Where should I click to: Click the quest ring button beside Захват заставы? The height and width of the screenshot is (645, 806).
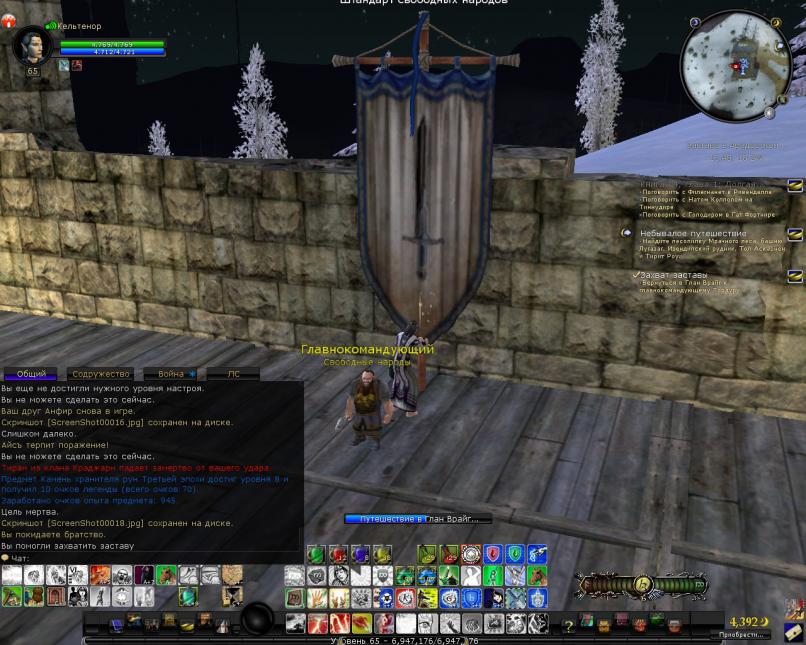(x=795, y=275)
